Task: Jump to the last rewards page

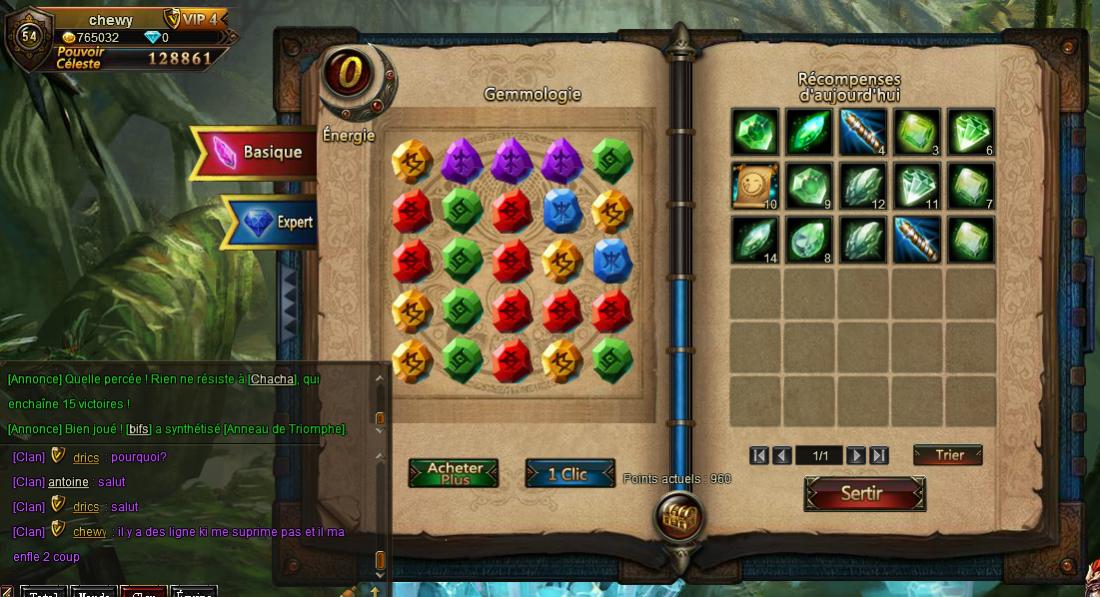Action: [879, 456]
